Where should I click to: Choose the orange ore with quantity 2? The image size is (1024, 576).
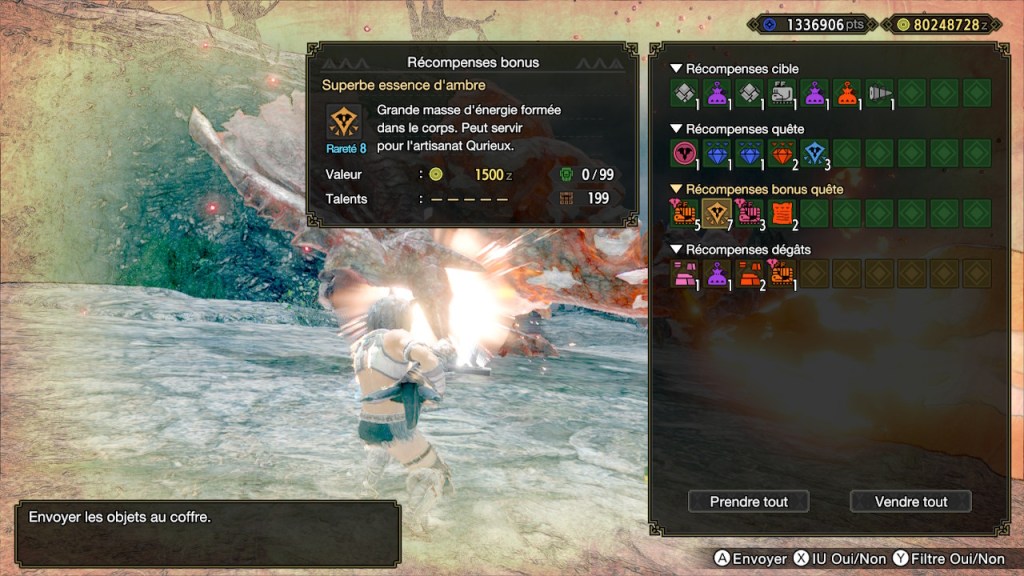[x=749, y=273]
